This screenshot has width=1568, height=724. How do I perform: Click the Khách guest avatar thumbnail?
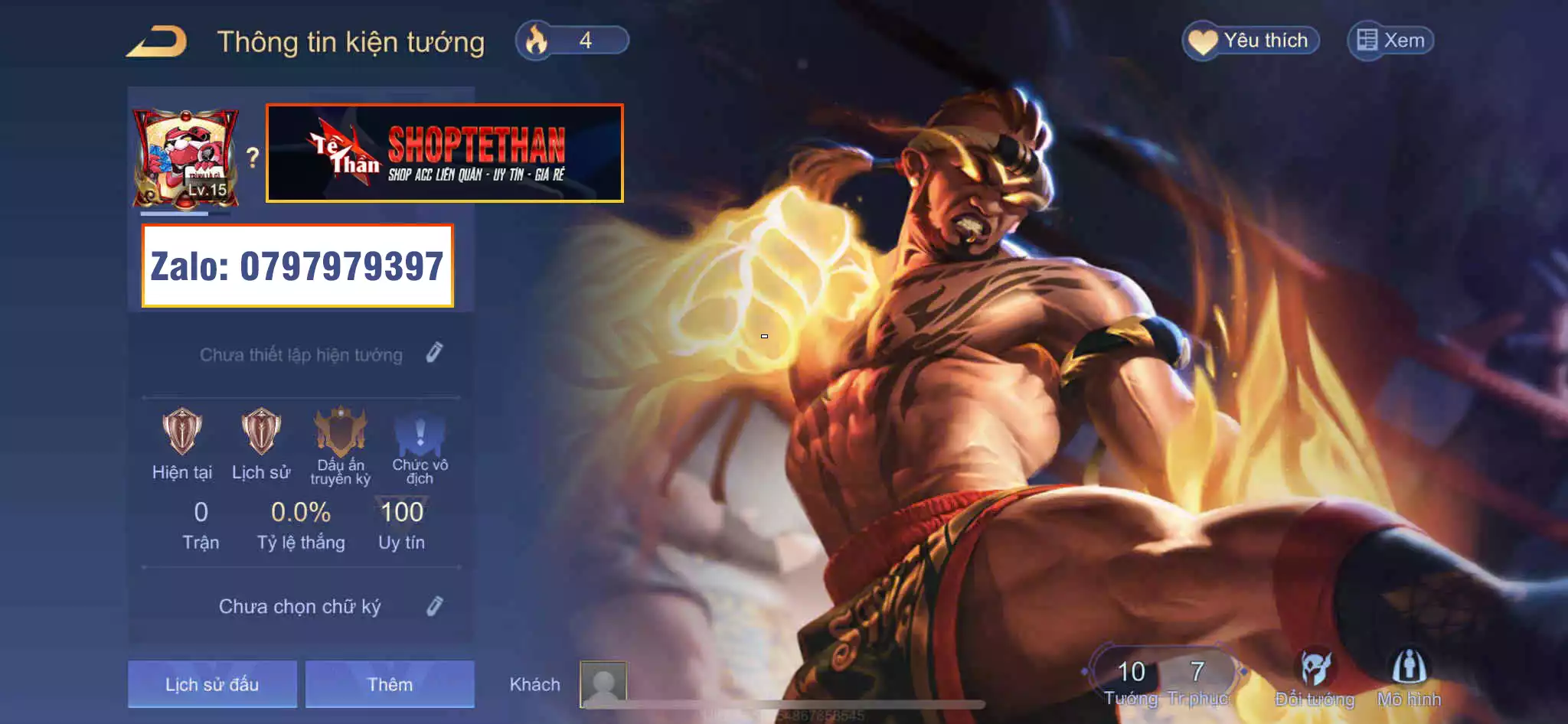pos(603,683)
